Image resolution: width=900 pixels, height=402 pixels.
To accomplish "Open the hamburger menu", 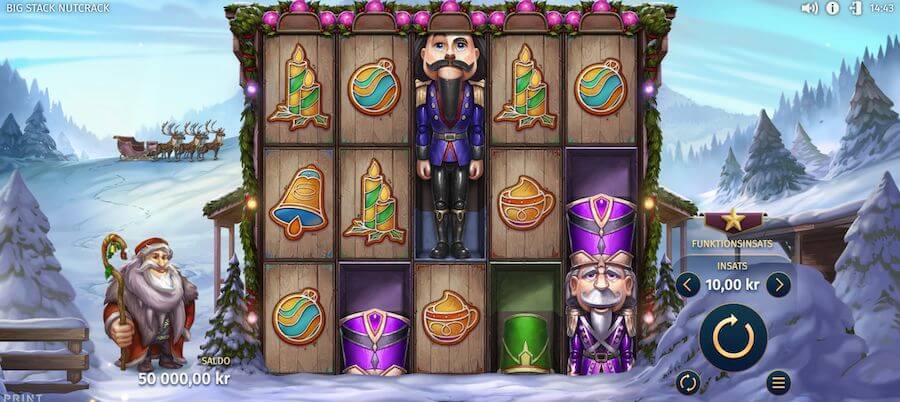I will [x=778, y=382].
